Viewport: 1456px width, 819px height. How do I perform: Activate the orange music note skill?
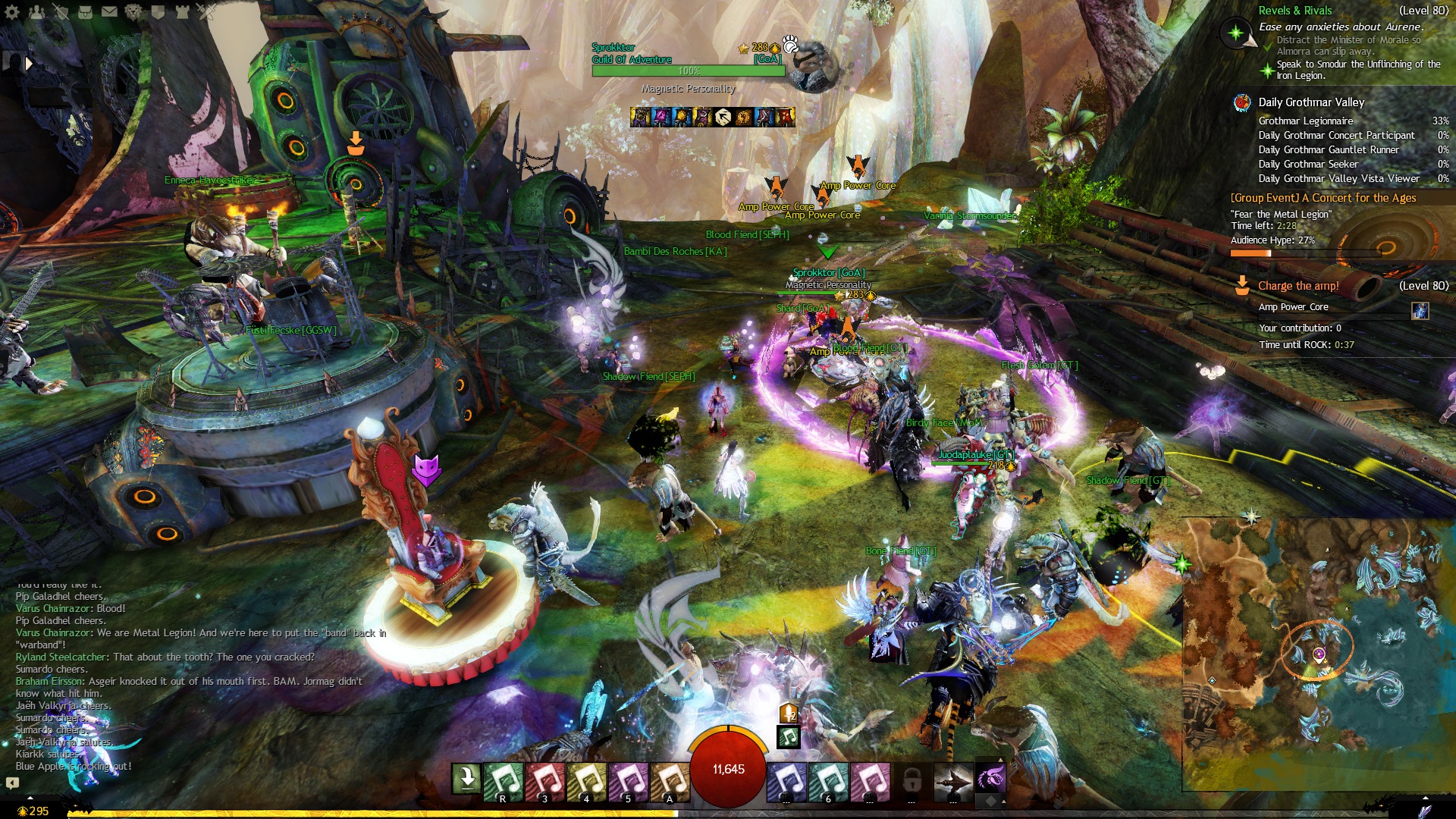pyautogui.click(x=670, y=780)
